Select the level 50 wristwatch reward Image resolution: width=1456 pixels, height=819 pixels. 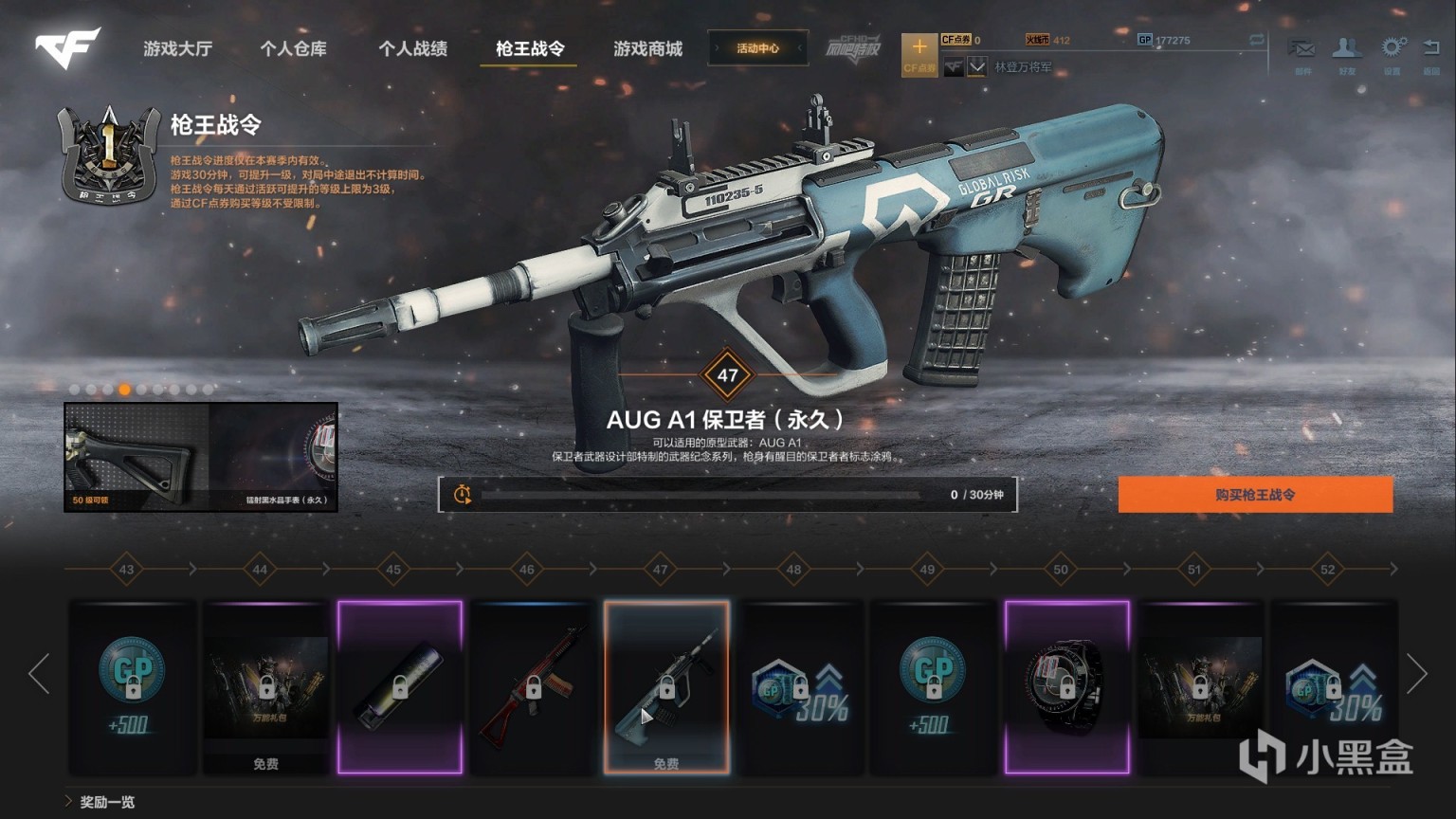(1067, 687)
